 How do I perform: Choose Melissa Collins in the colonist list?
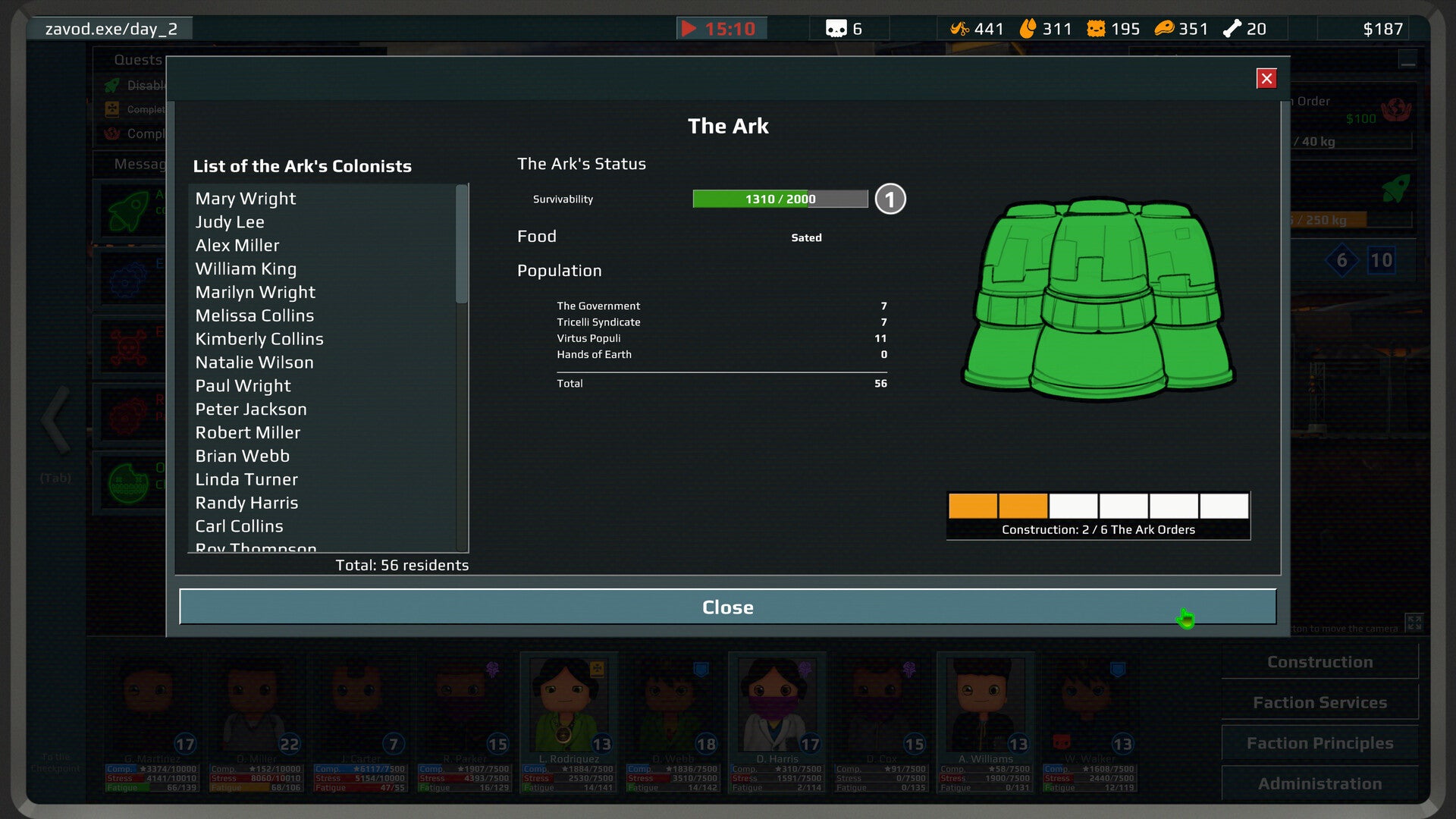(254, 315)
